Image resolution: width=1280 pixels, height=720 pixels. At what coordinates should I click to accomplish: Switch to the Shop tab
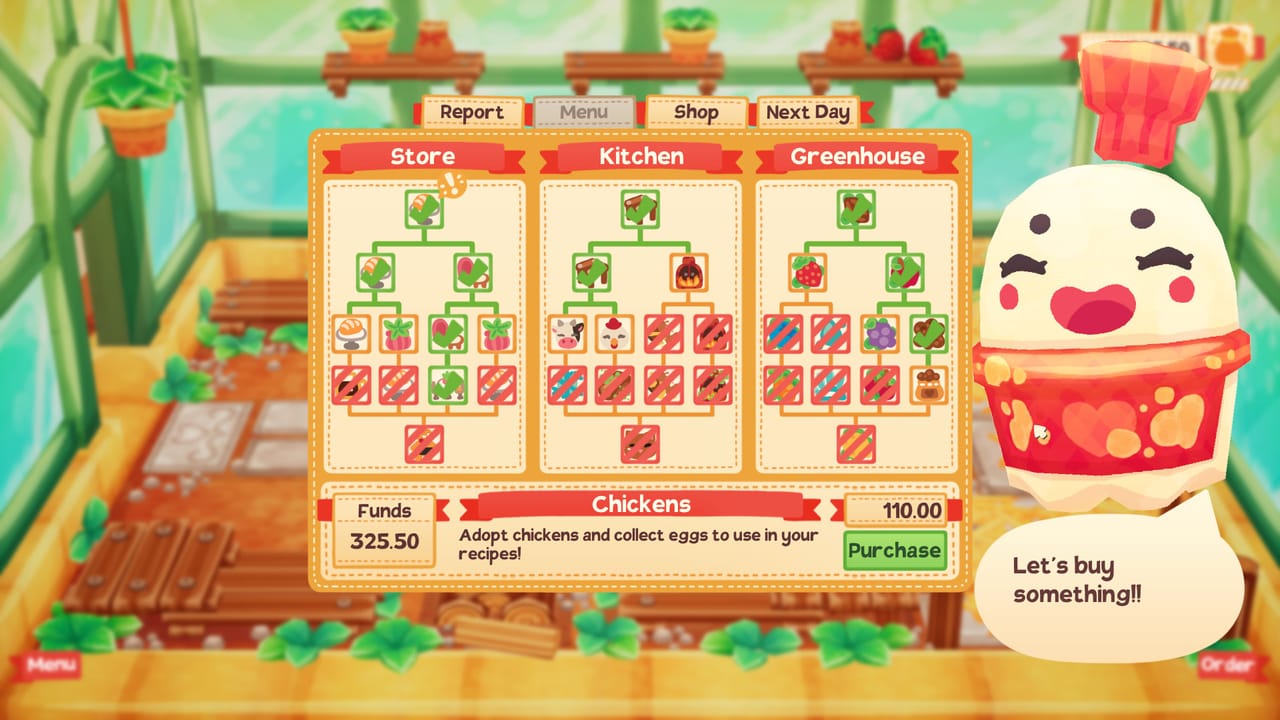tap(696, 113)
